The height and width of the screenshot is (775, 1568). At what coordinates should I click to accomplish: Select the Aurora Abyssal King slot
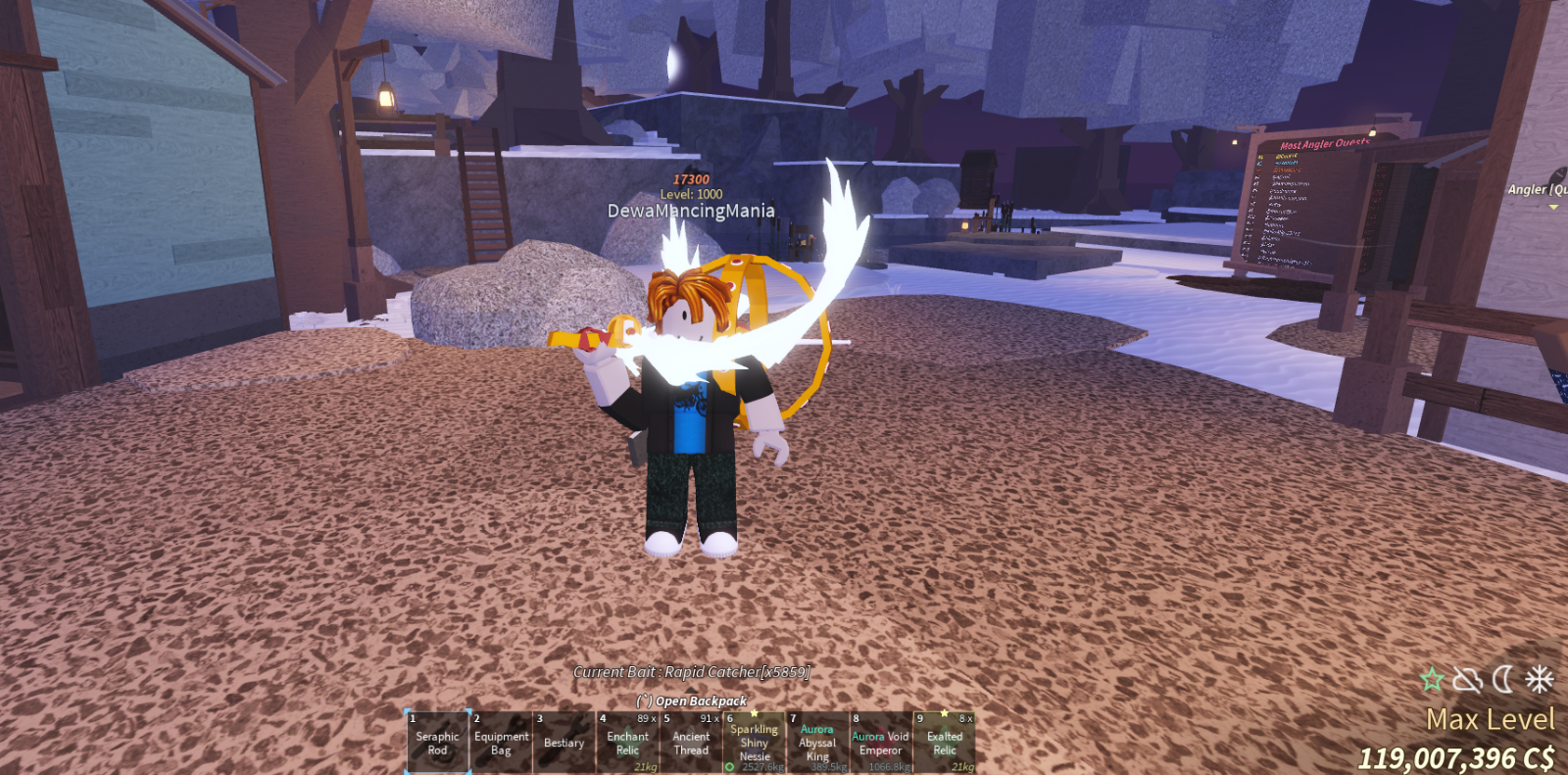(817, 743)
